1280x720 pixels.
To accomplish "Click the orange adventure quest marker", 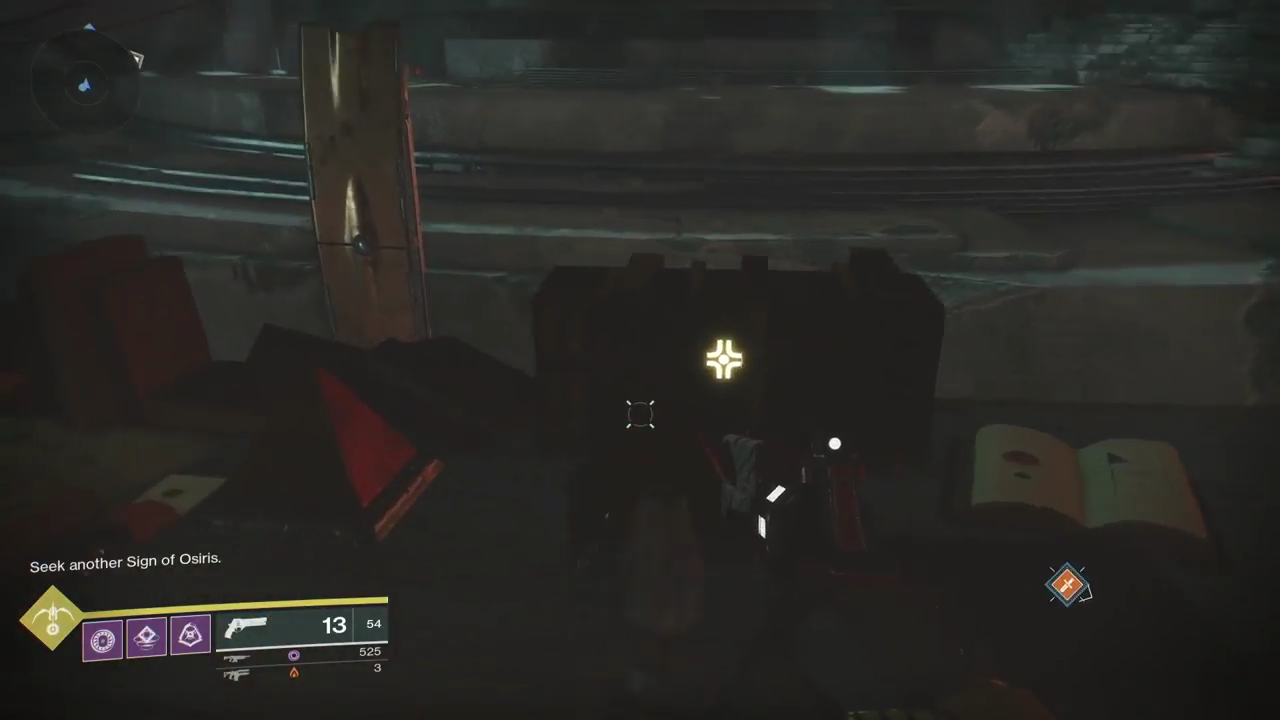I will 1068,585.
